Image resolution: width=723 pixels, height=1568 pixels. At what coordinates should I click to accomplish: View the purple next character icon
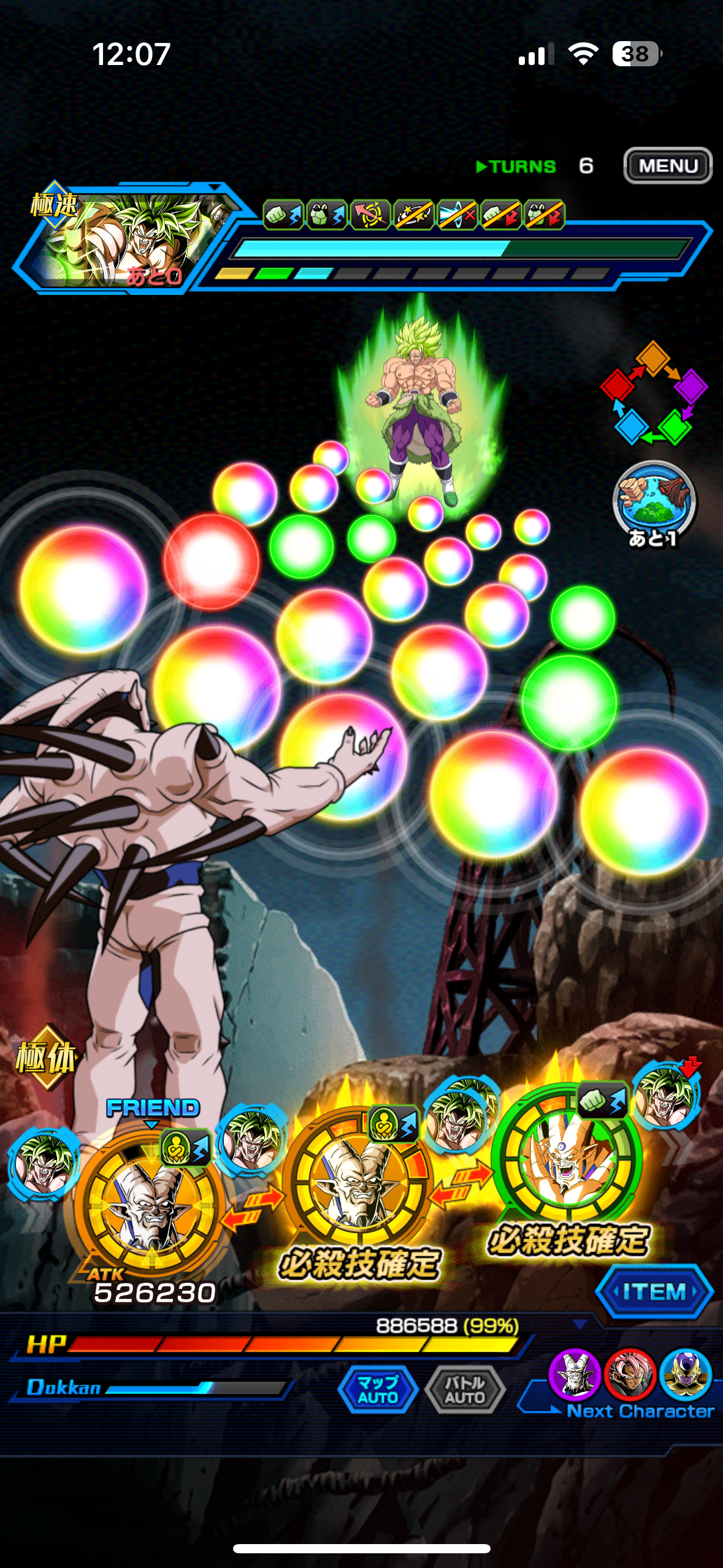[574, 1373]
